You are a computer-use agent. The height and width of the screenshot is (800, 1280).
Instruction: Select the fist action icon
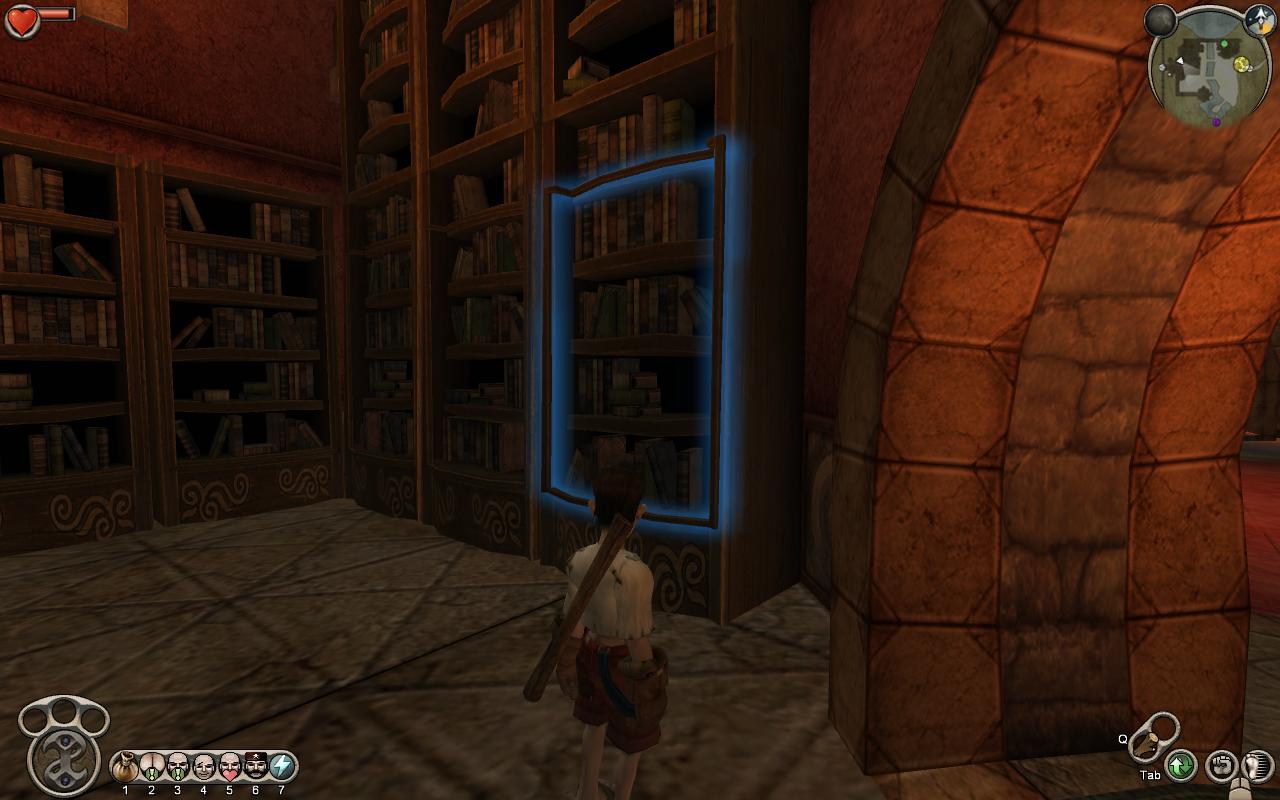point(1221,767)
